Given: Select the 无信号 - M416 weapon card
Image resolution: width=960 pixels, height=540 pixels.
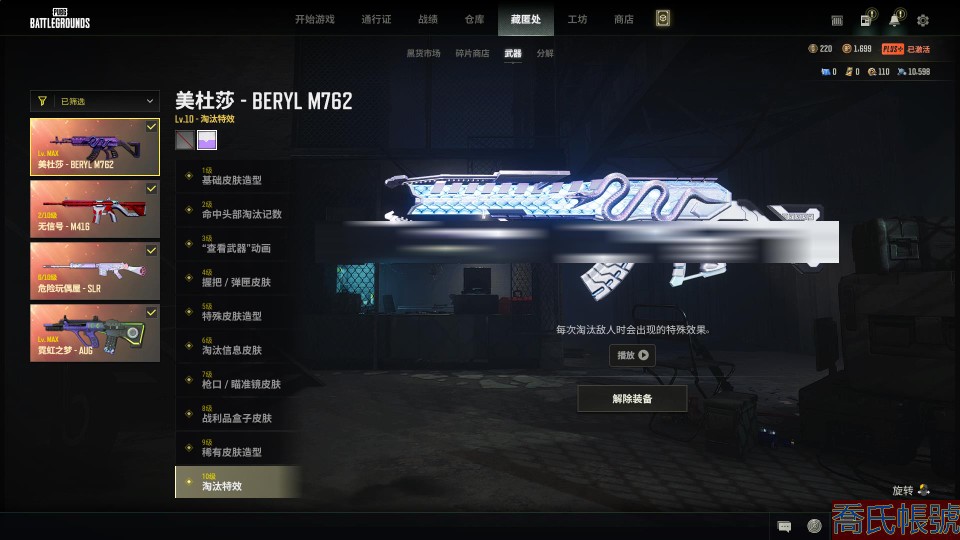Looking at the screenshot, I should (x=95, y=209).
